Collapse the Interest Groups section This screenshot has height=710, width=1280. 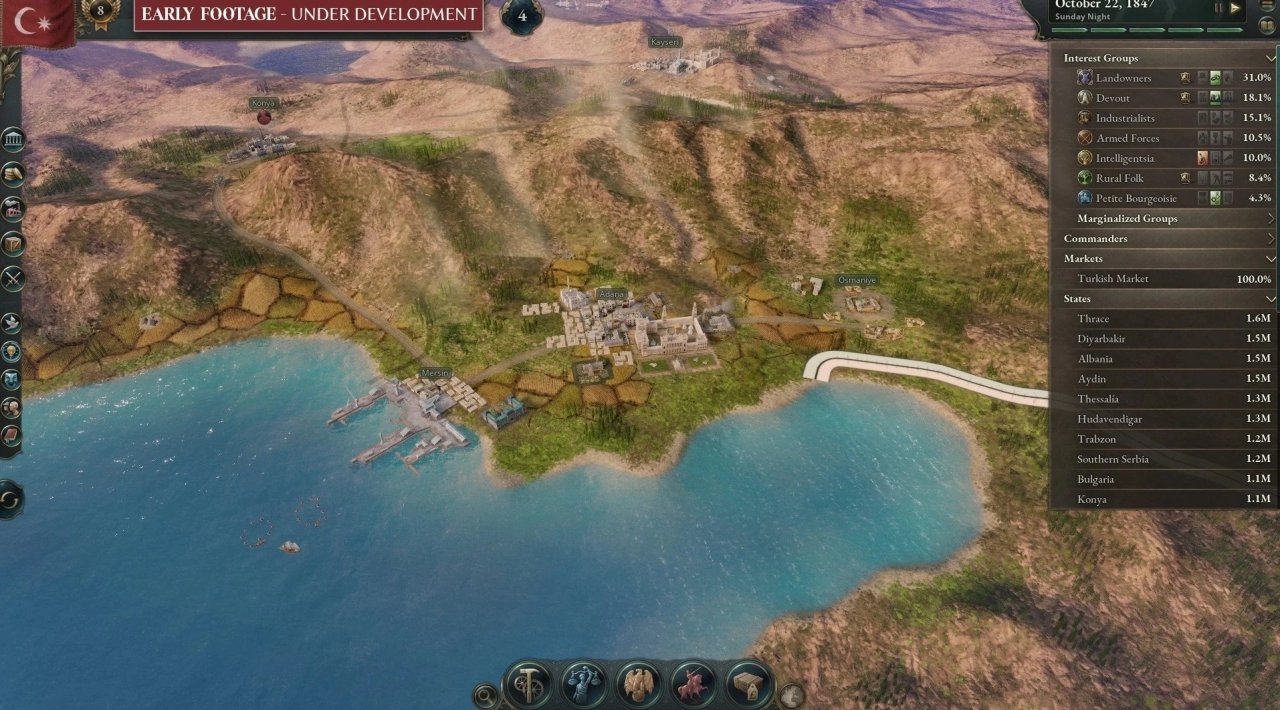(x=1270, y=58)
